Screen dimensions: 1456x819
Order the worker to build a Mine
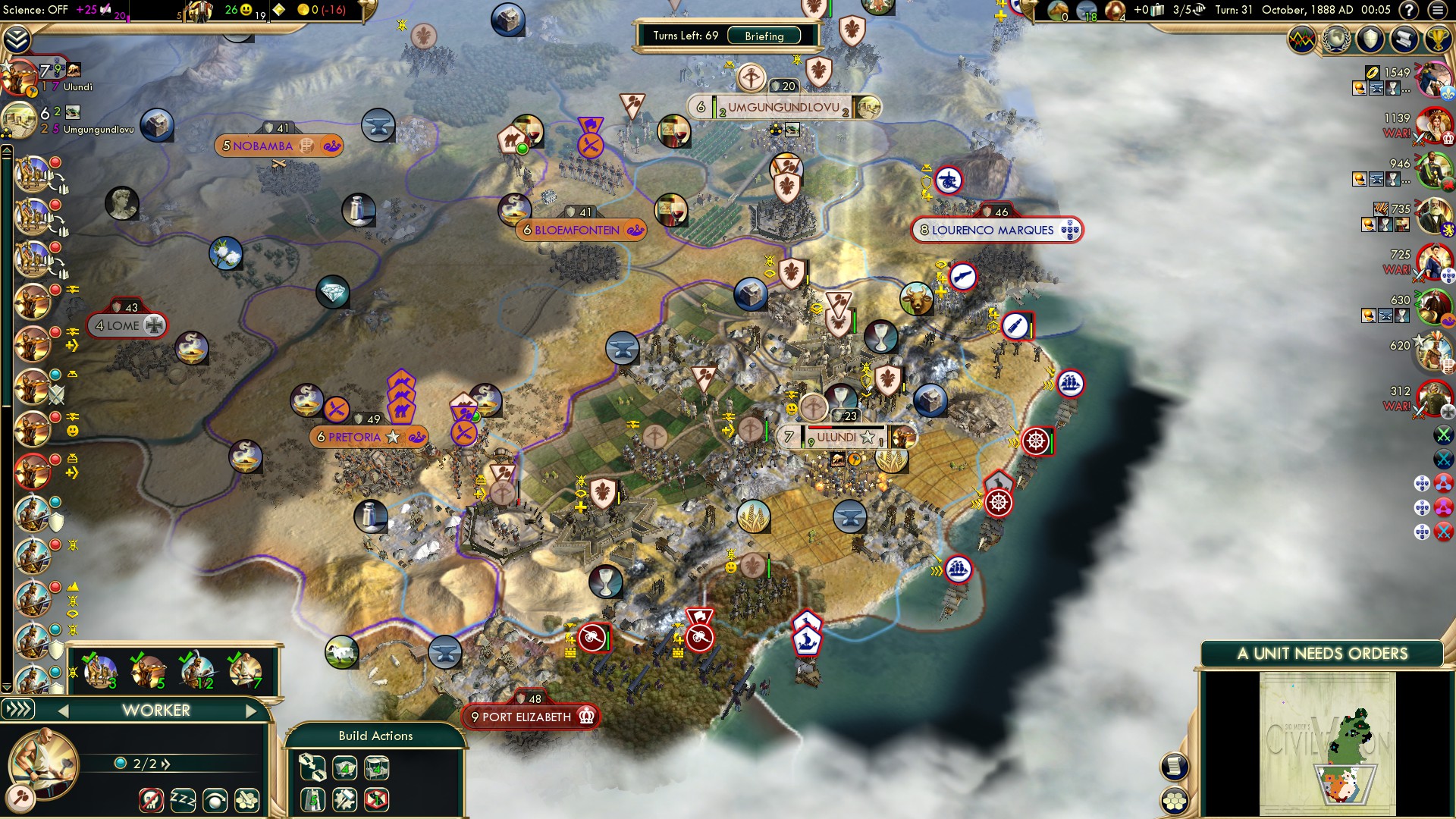point(344,768)
